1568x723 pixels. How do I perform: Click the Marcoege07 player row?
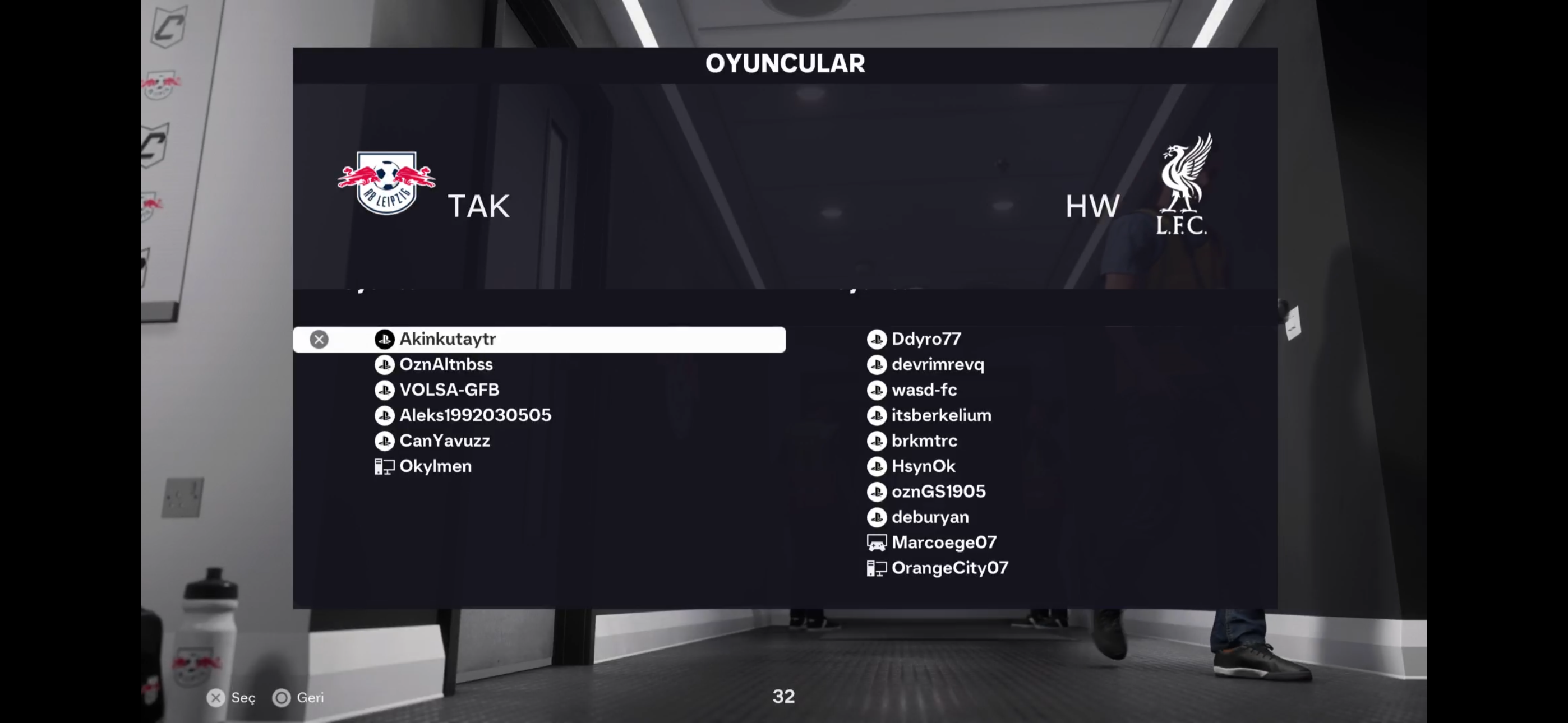point(943,543)
